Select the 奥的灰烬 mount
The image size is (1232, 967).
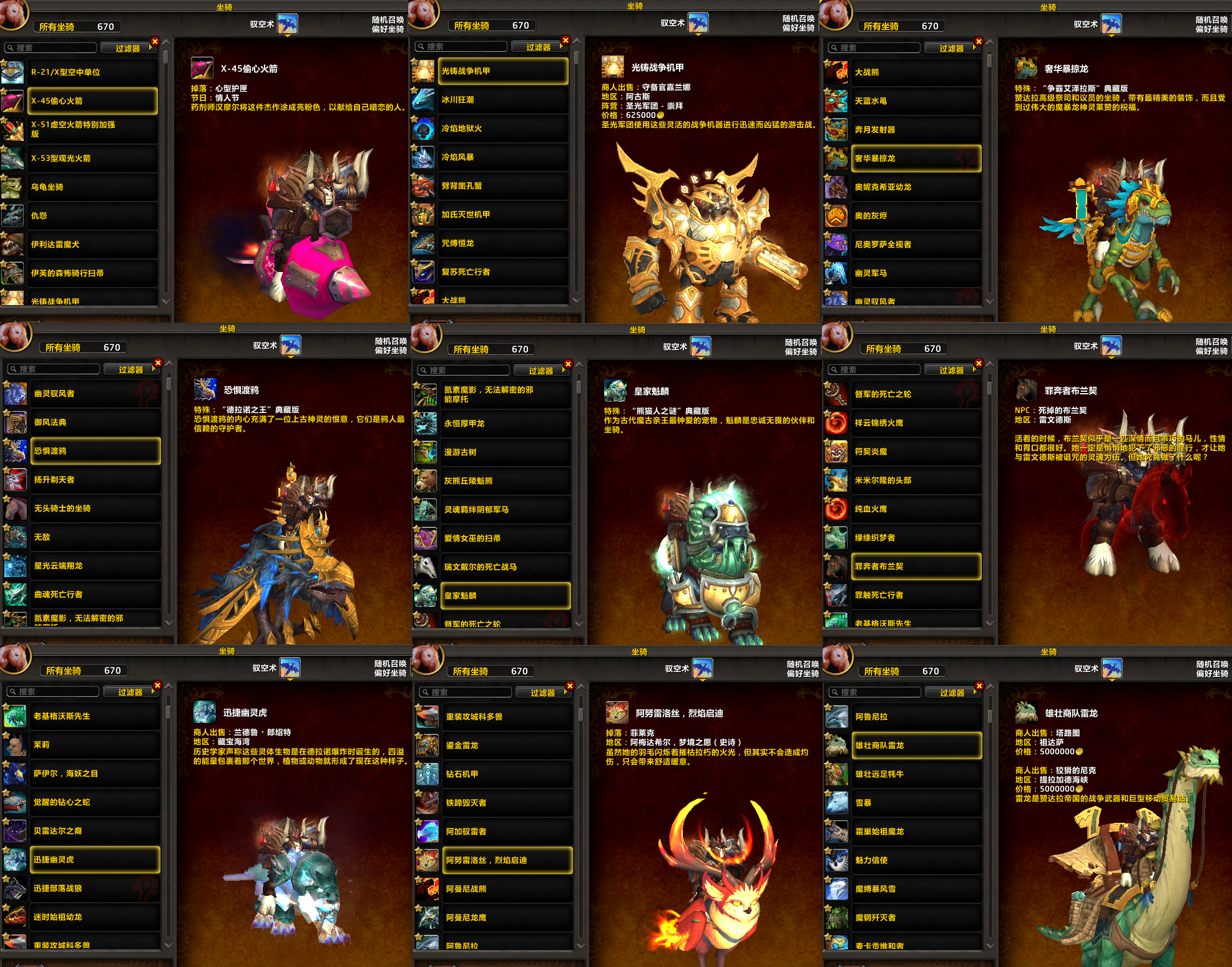(916, 216)
